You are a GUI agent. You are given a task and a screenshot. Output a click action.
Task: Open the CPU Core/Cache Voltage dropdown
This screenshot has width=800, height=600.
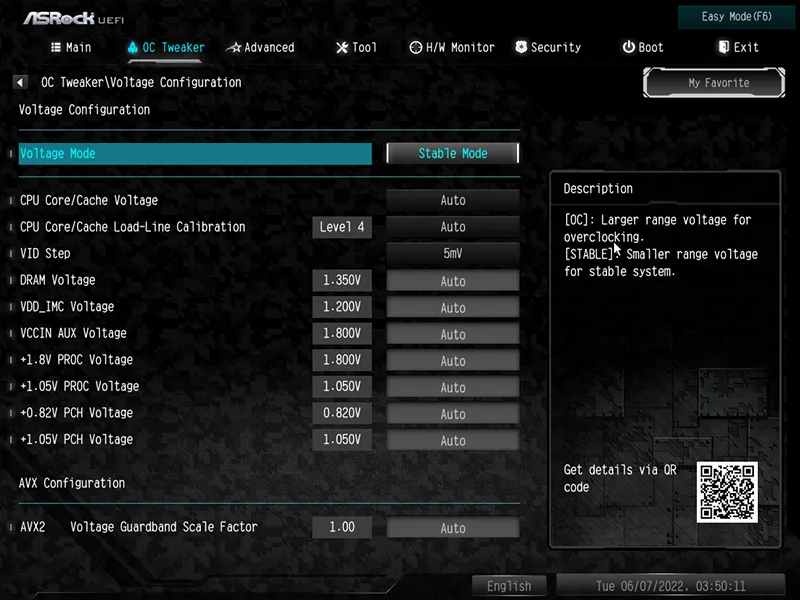point(453,201)
